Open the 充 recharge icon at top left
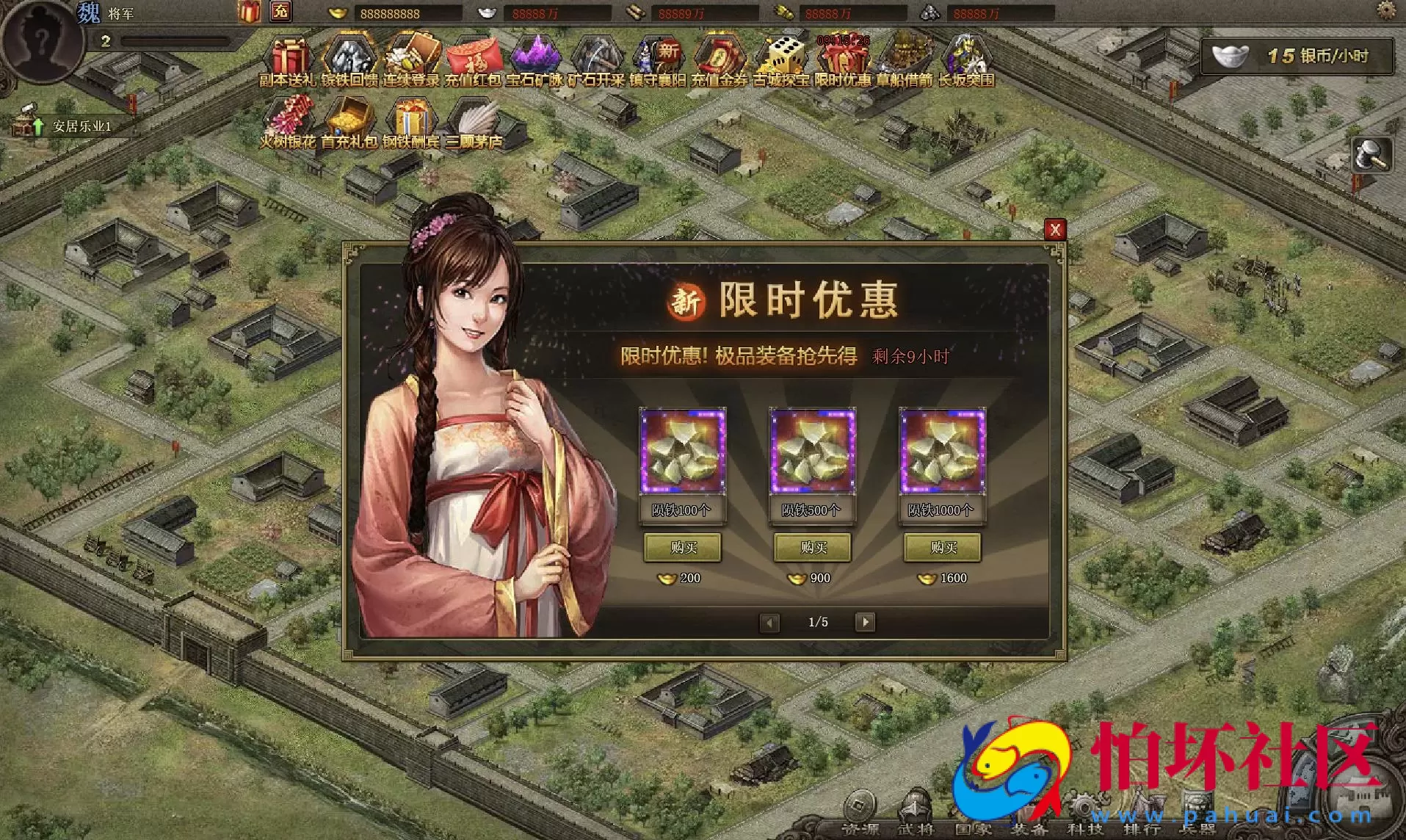The image size is (1406, 840). [x=280, y=12]
